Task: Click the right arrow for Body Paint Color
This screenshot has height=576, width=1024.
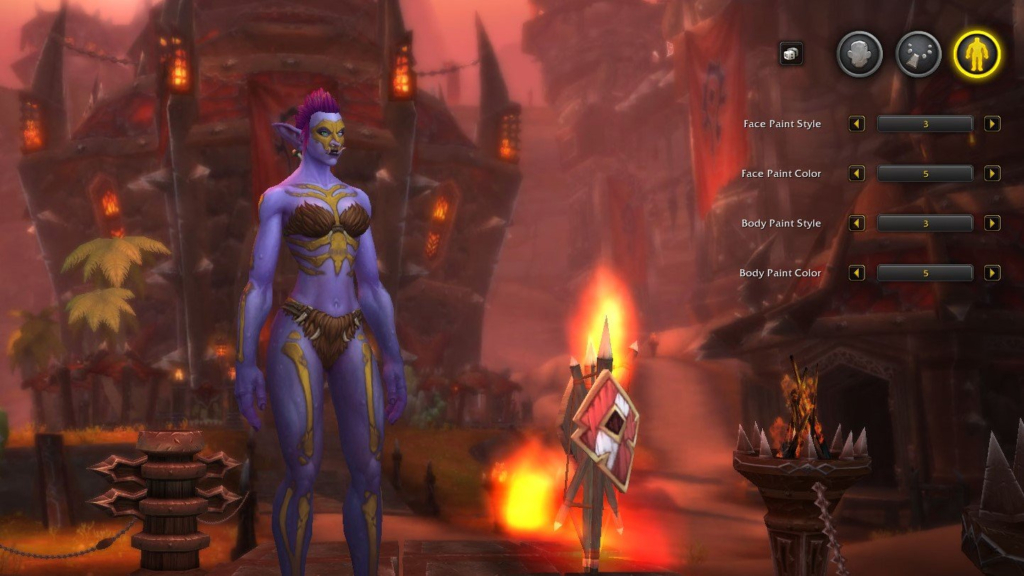Action: (x=992, y=273)
